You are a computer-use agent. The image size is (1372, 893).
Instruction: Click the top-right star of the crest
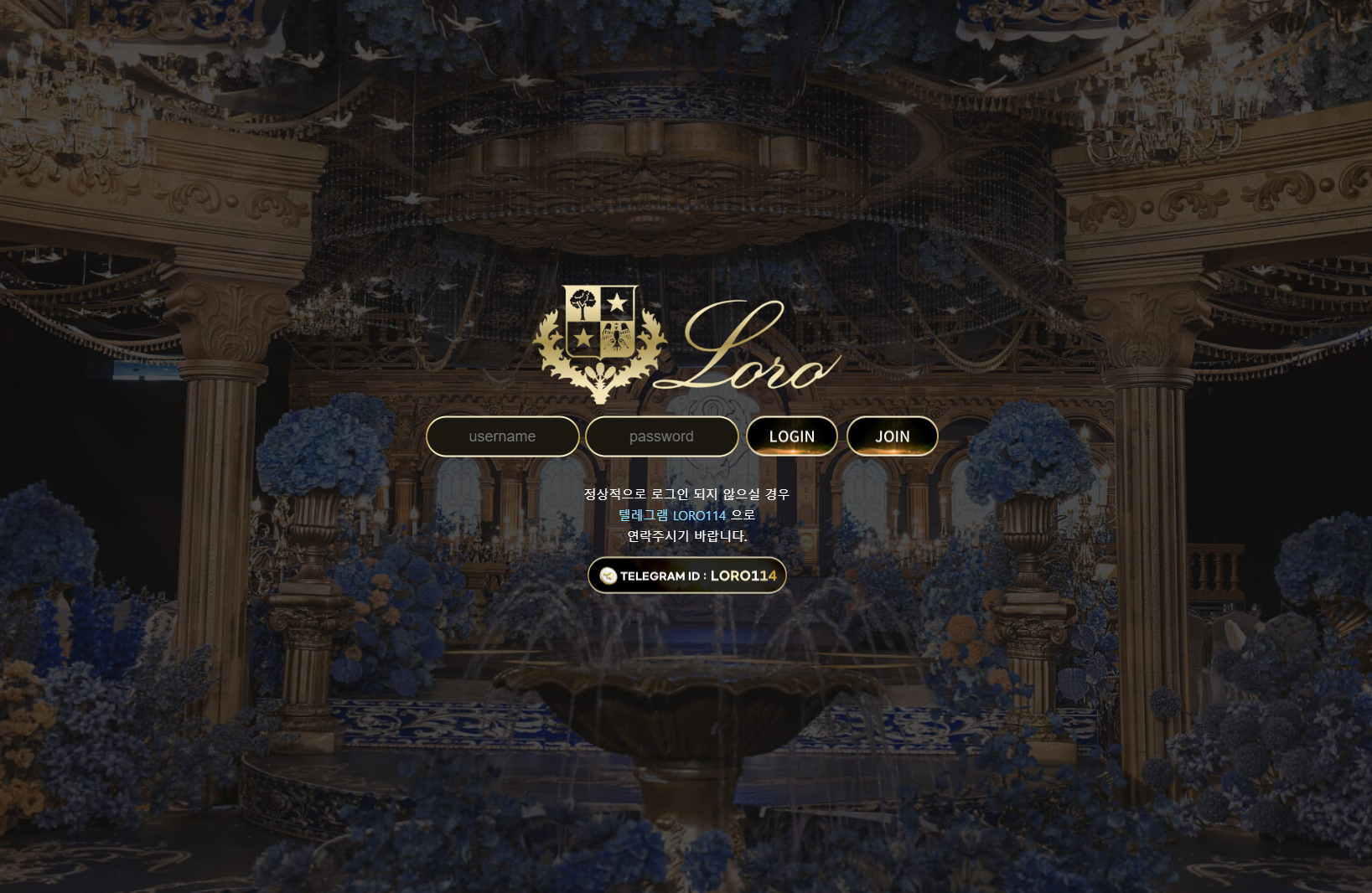tap(619, 300)
